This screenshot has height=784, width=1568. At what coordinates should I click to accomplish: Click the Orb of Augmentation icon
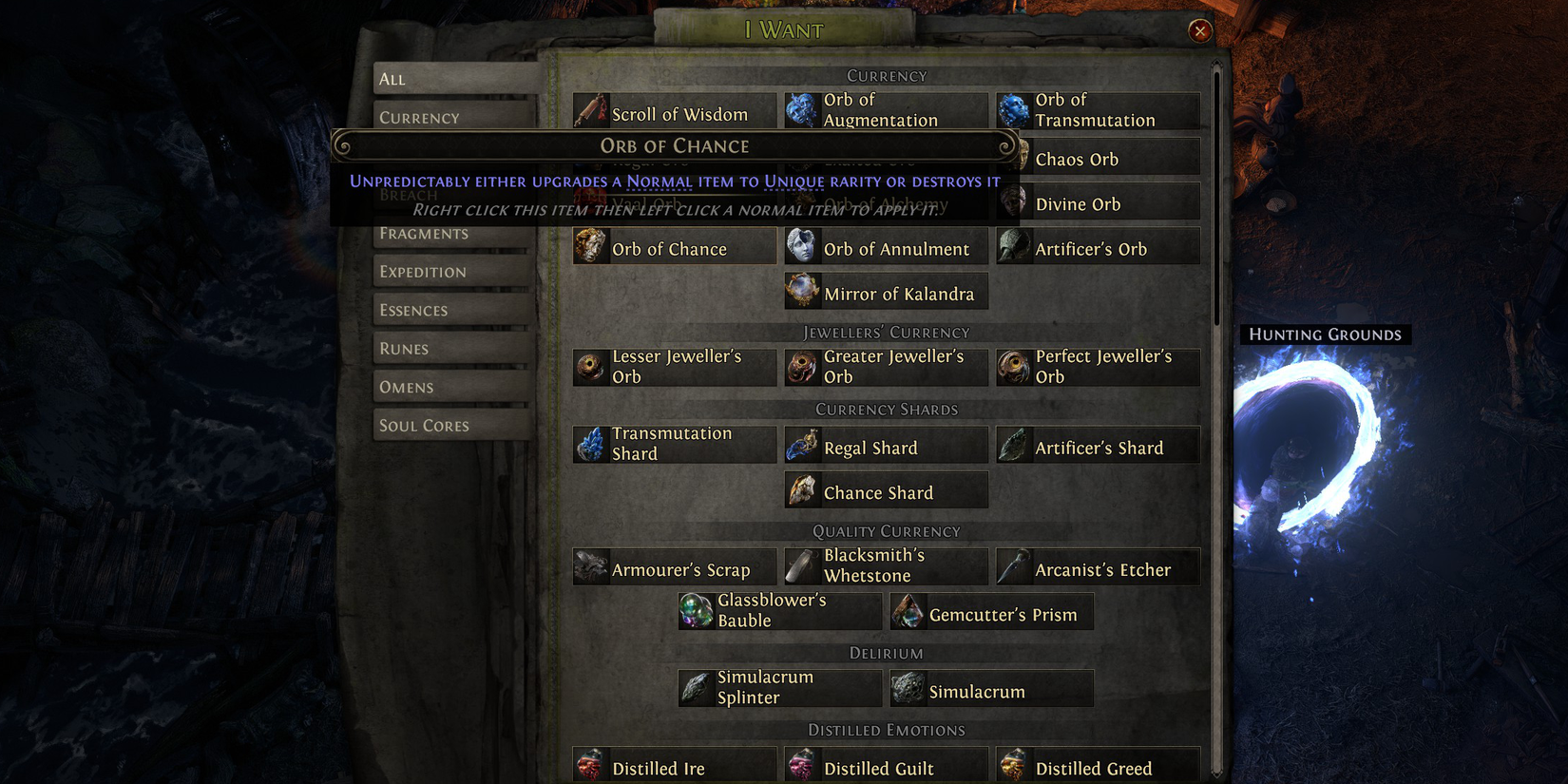(801, 109)
